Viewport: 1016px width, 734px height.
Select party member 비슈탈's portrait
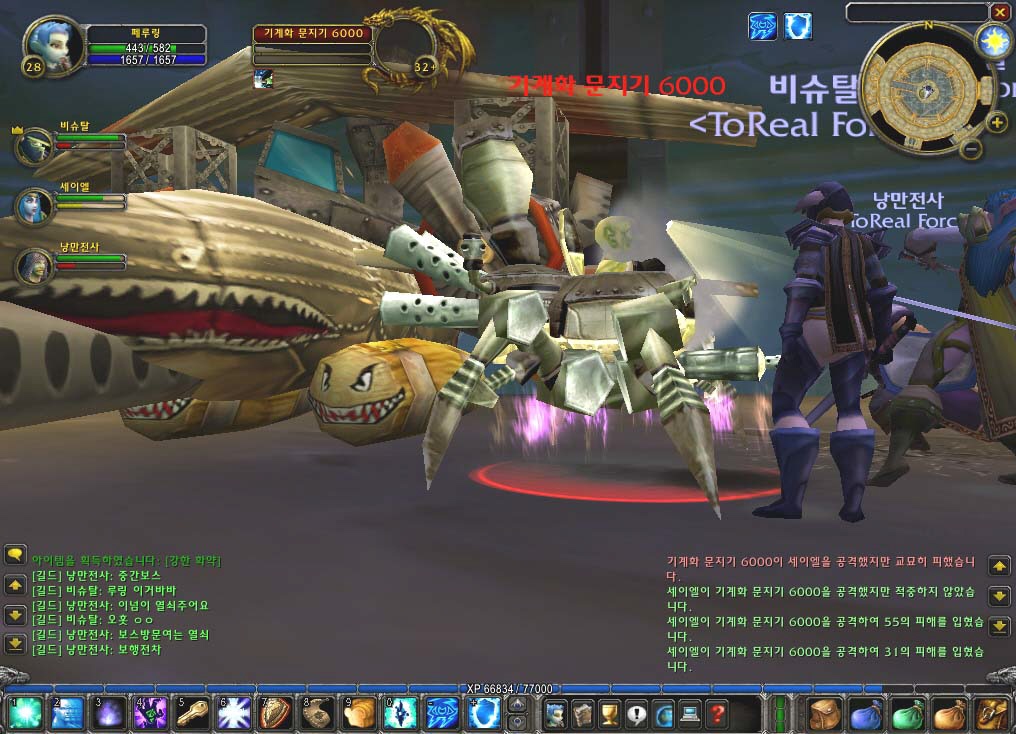[x=34, y=145]
